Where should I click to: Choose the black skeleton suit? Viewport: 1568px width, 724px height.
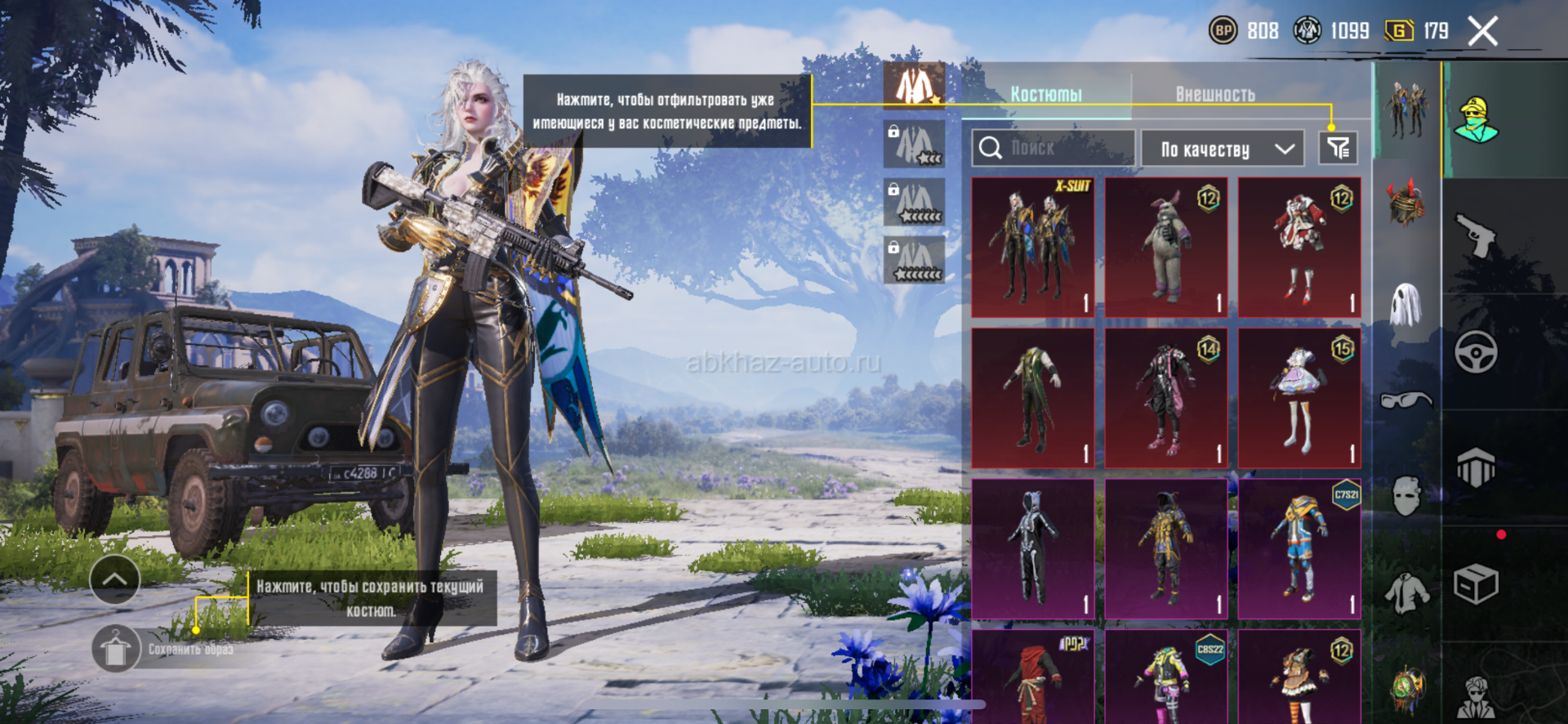point(1033,548)
